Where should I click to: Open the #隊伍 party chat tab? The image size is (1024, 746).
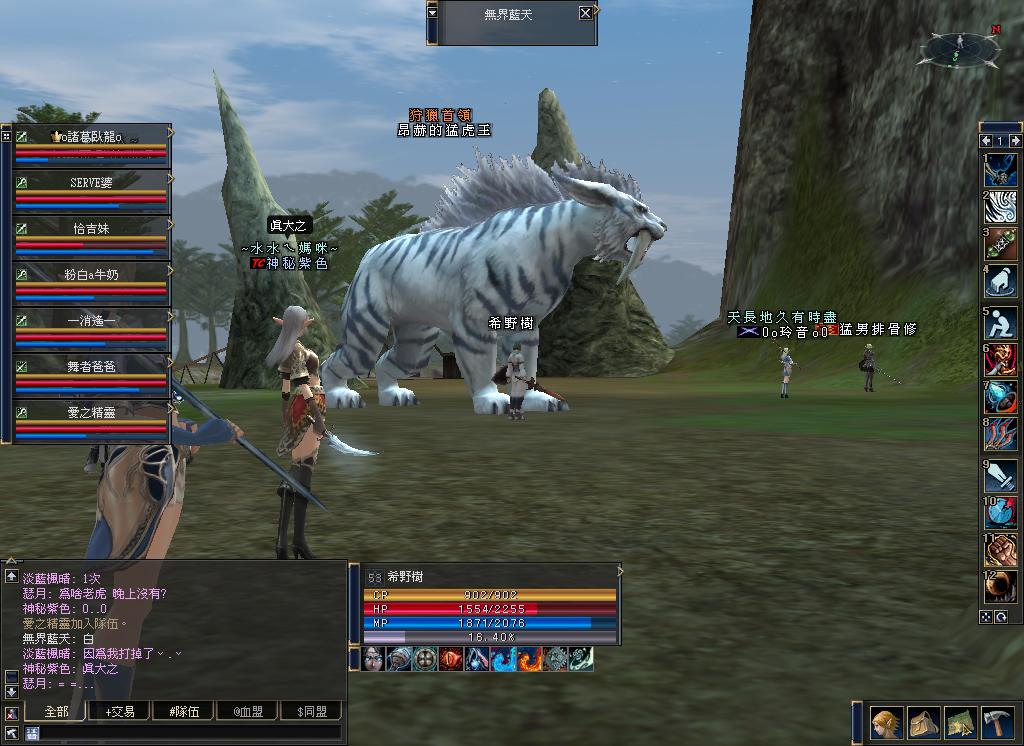point(185,711)
